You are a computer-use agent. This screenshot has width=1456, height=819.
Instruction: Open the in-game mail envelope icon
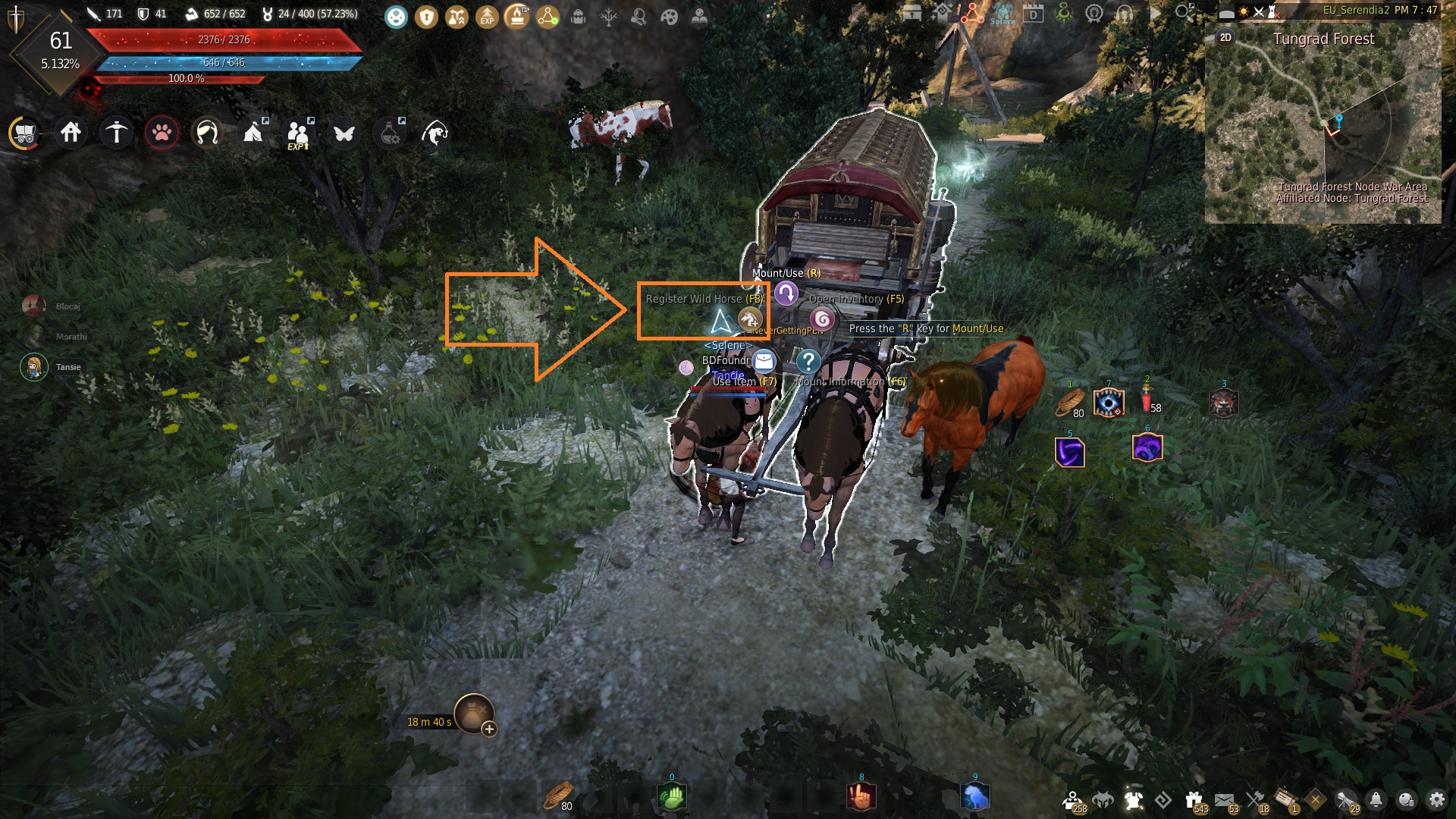click(x=1223, y=799)
